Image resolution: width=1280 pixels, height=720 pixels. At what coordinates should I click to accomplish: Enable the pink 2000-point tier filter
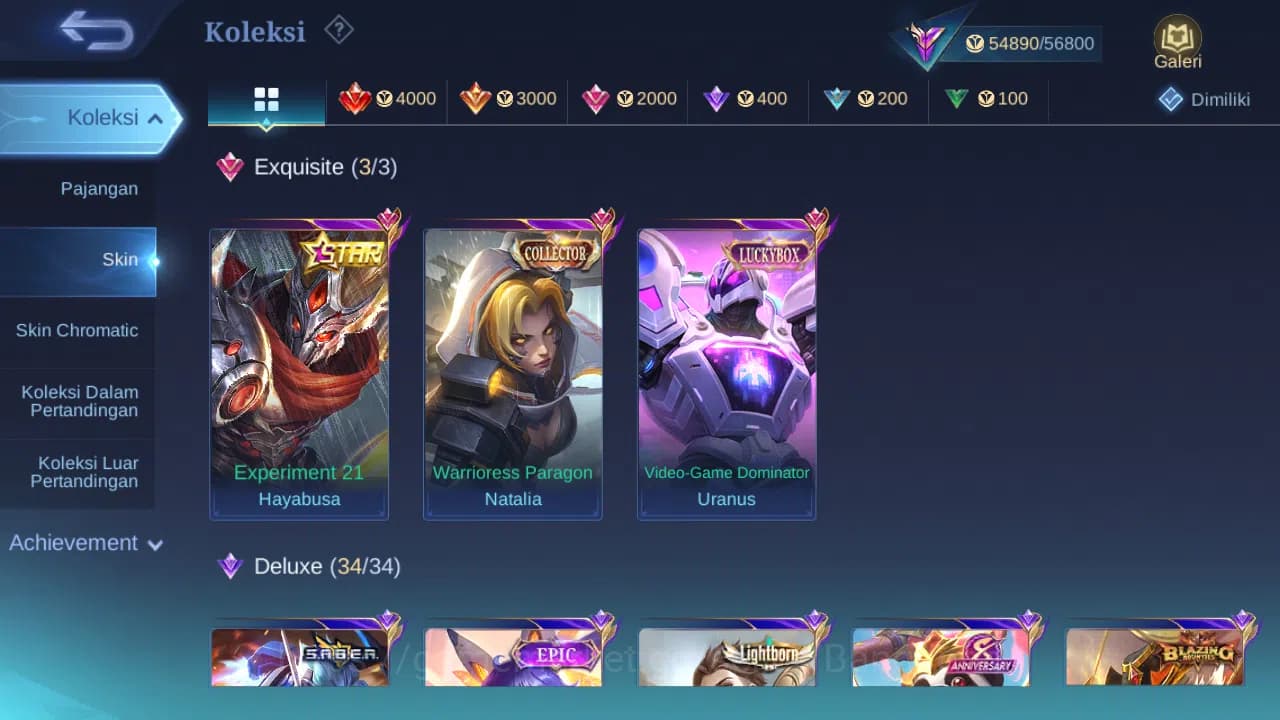click(x=597, y=98)
